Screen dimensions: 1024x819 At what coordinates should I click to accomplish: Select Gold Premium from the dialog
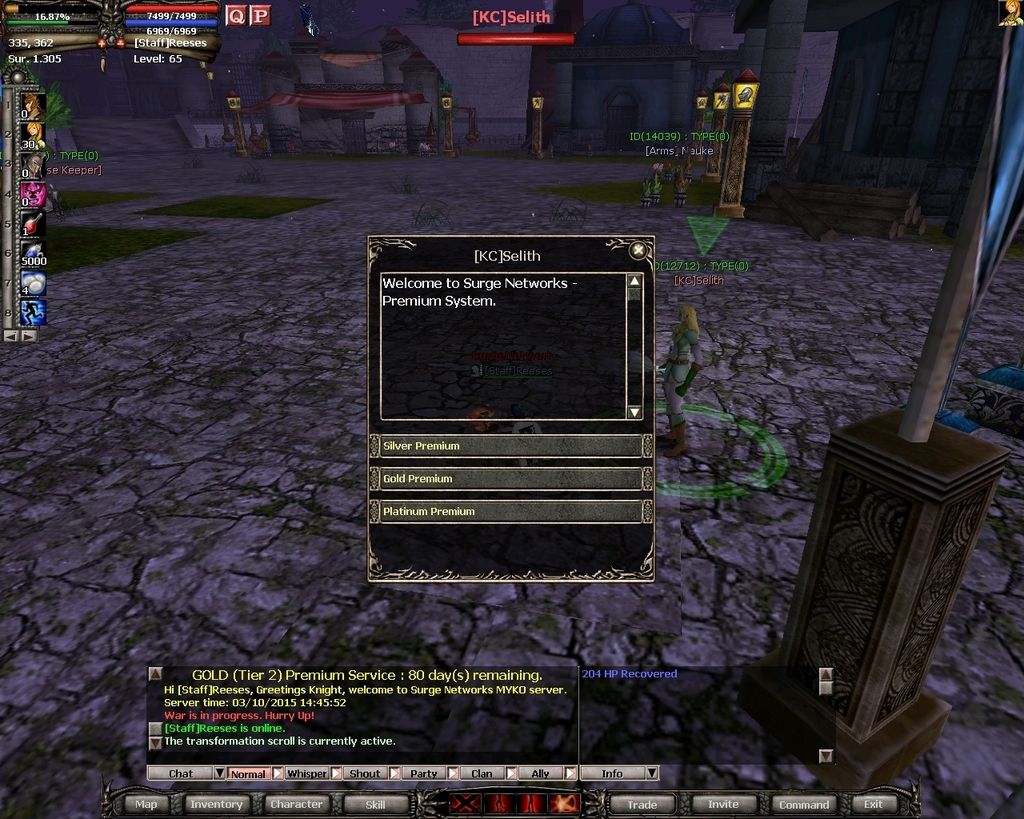click(510, 479)
